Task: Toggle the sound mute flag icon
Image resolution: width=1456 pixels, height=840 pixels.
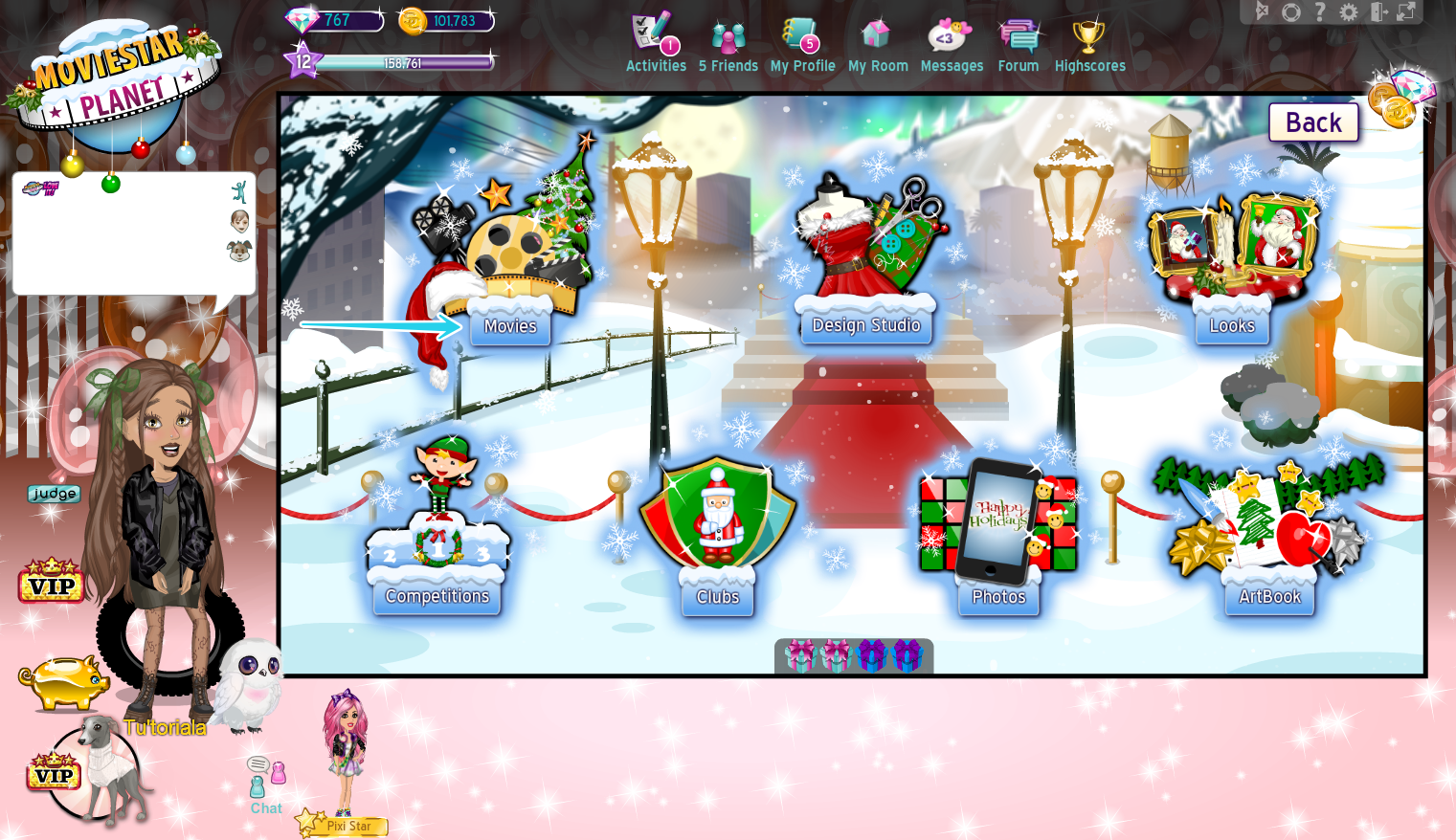Action: tap(1261, 12)
